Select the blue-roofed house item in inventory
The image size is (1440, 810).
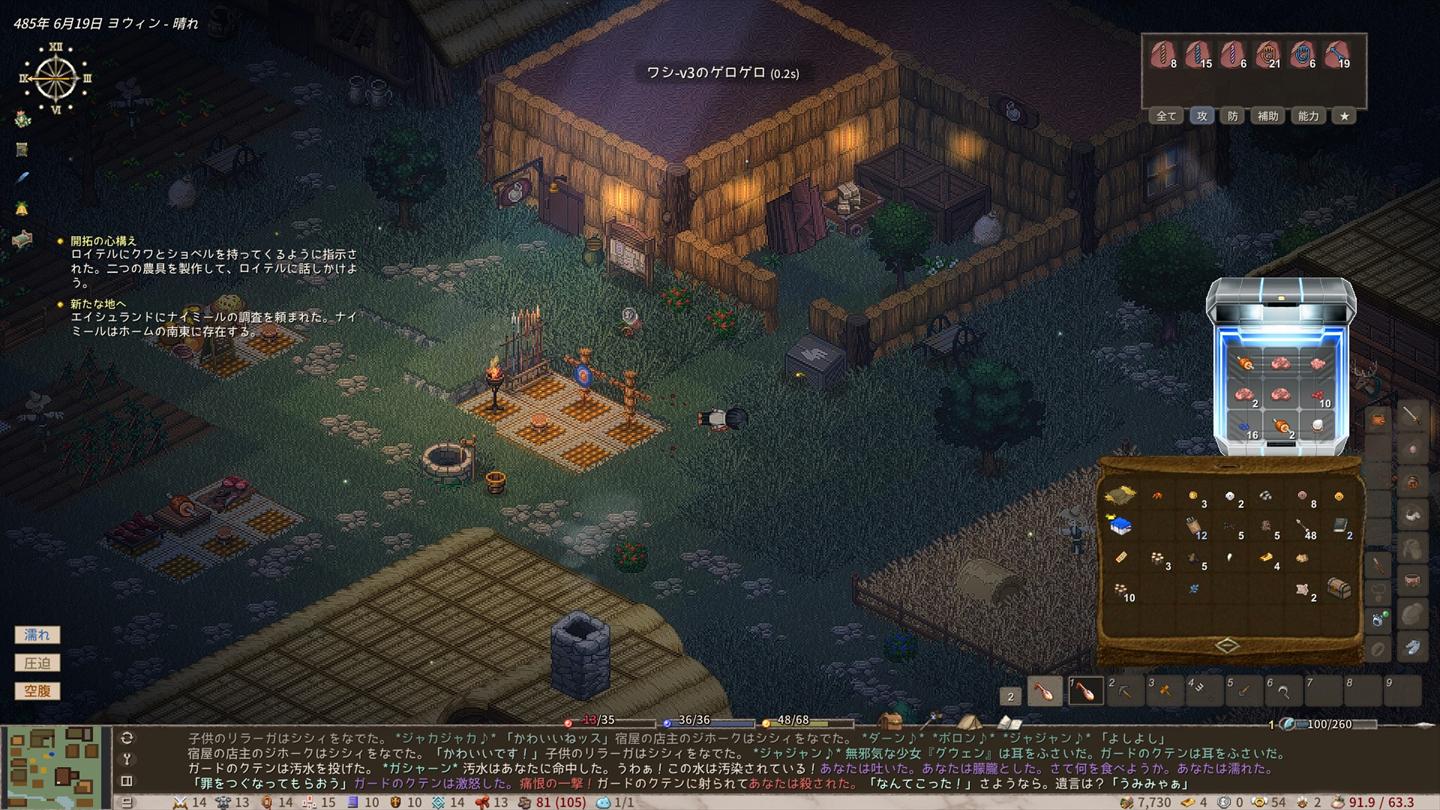(1120, 526)
